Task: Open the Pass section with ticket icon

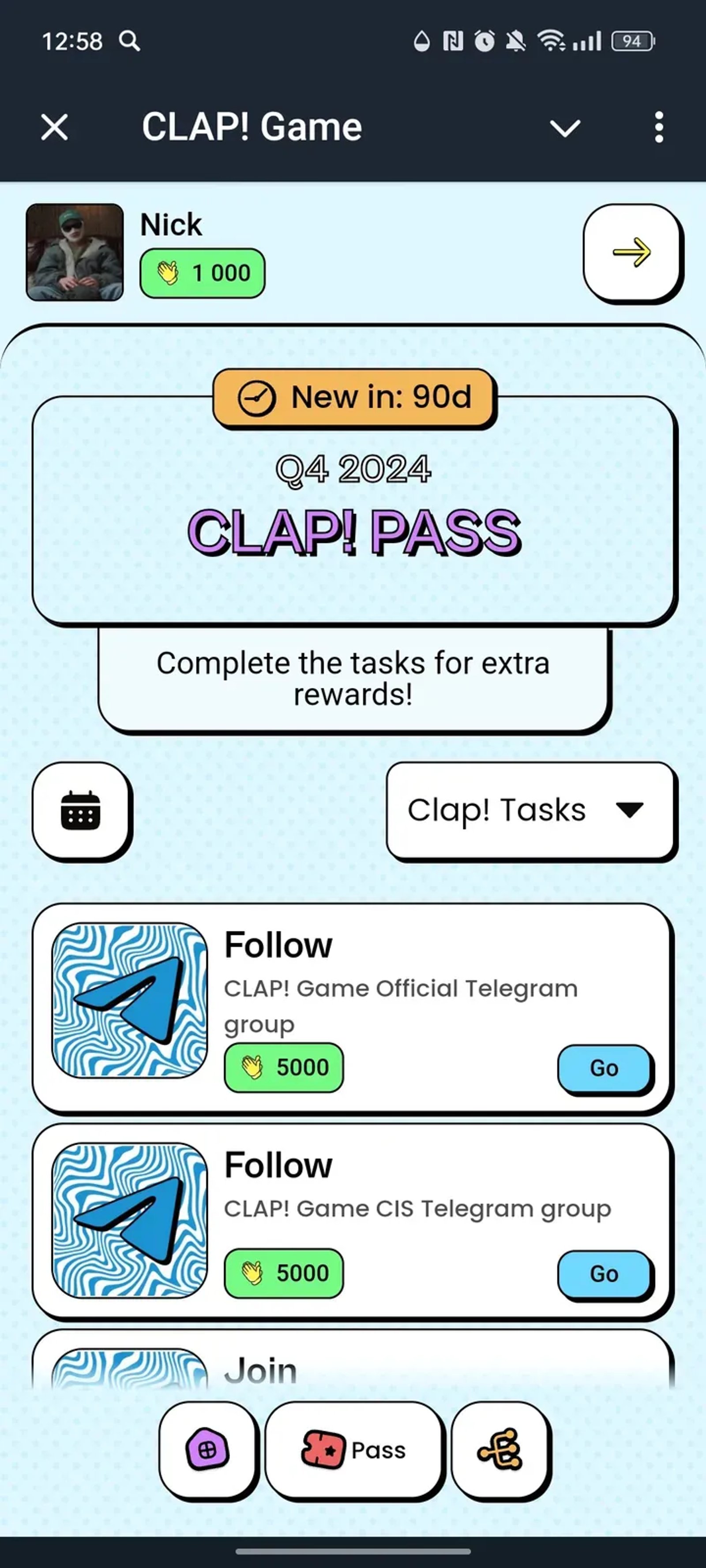Action: coord(354,1451)
